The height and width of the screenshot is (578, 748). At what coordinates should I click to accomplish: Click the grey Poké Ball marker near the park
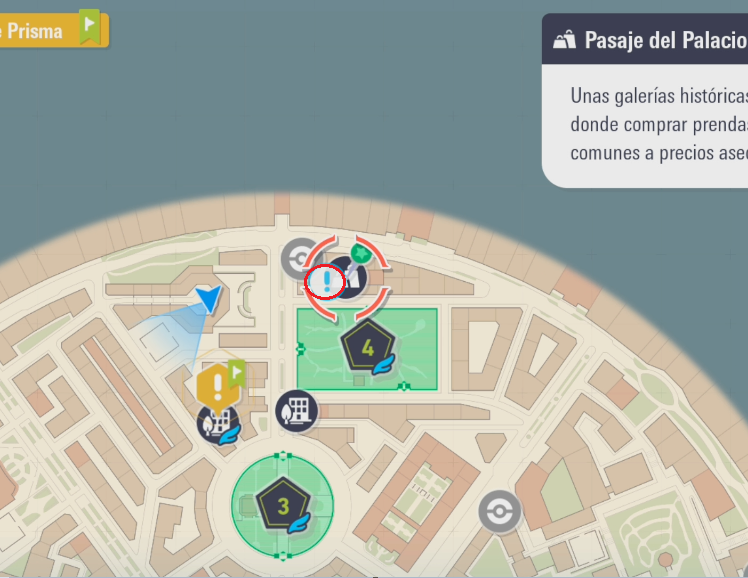tap(498, 512)
